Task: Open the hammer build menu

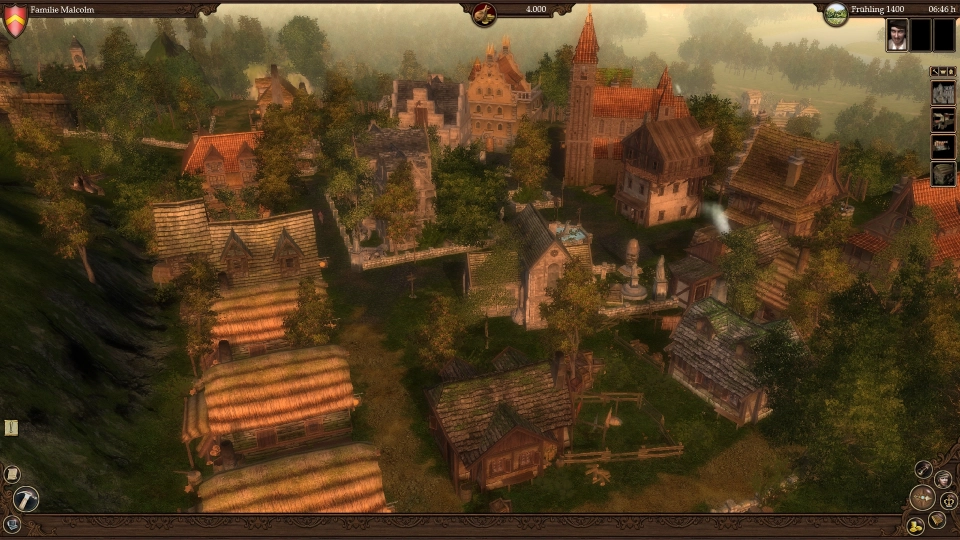Action: [27, 498]
